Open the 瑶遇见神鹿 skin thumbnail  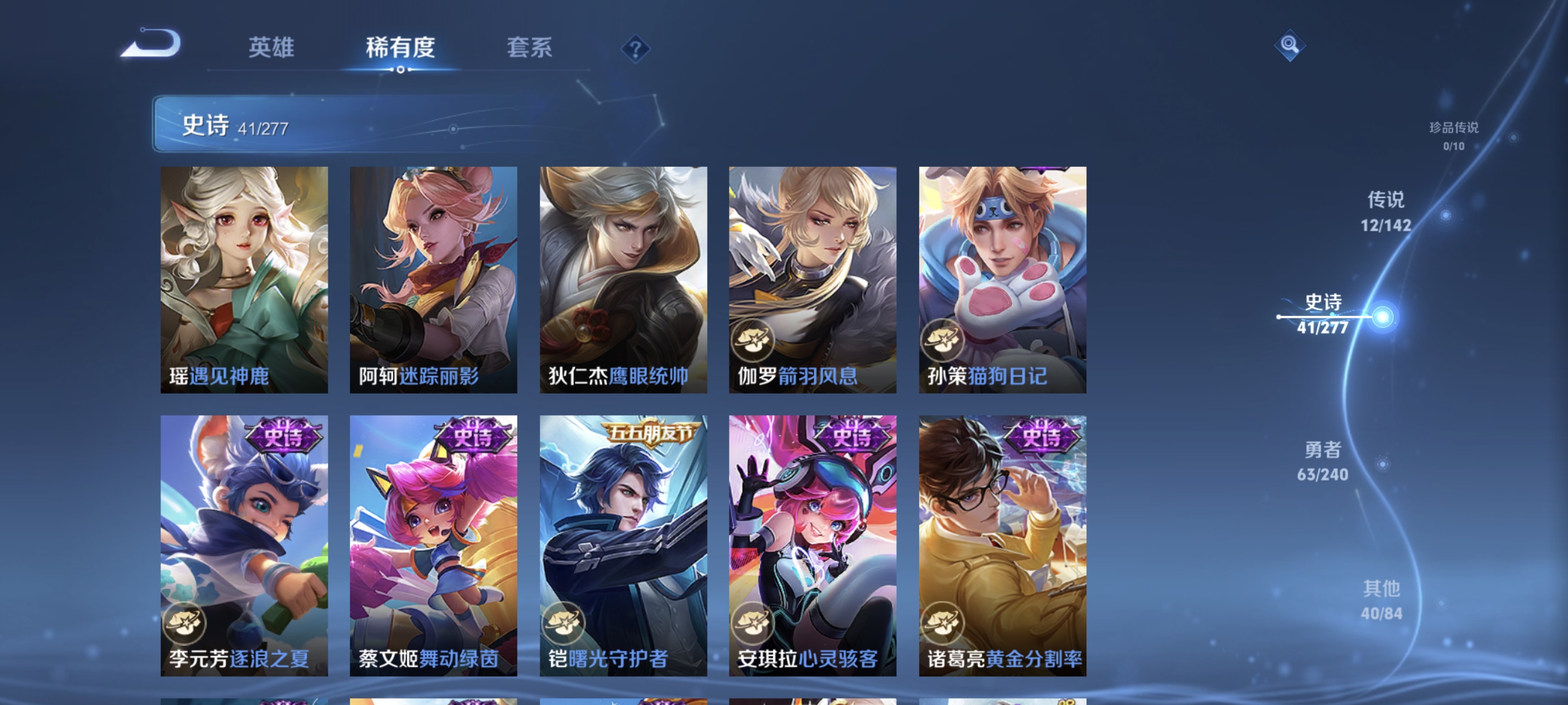244,280
